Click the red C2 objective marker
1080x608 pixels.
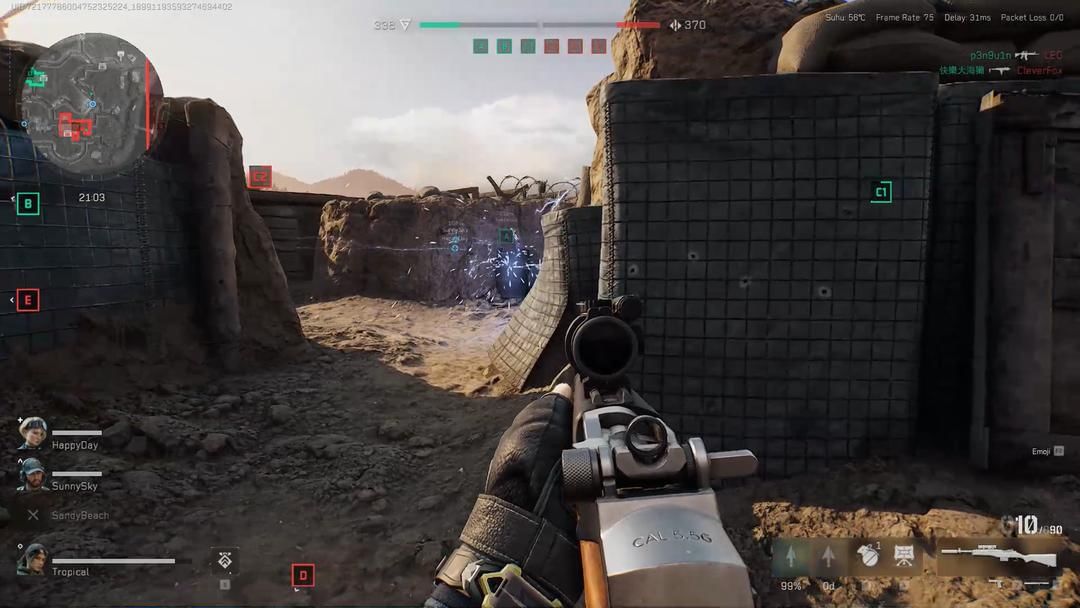coord(260,177)
